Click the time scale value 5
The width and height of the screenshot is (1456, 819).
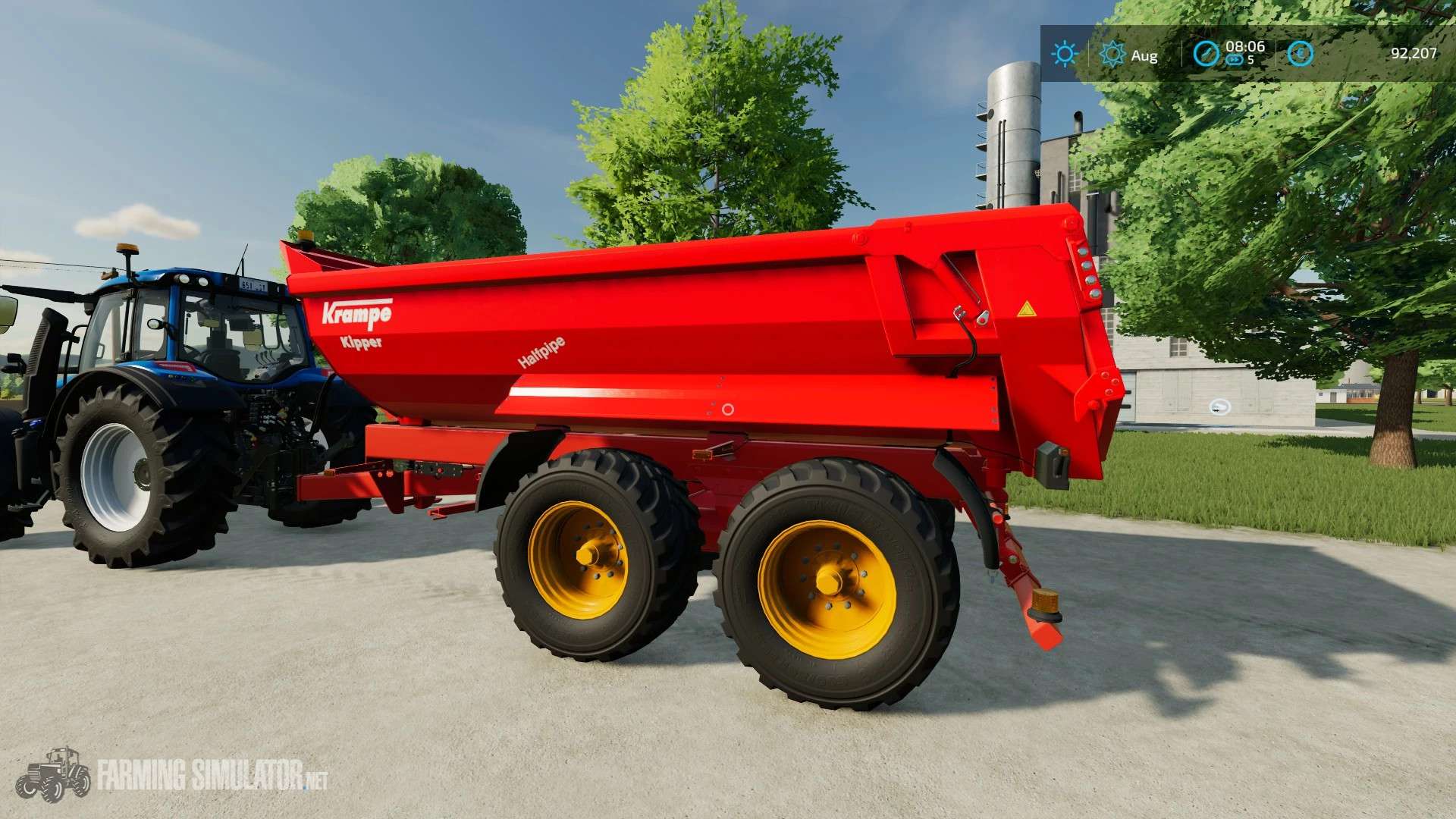1251,61
